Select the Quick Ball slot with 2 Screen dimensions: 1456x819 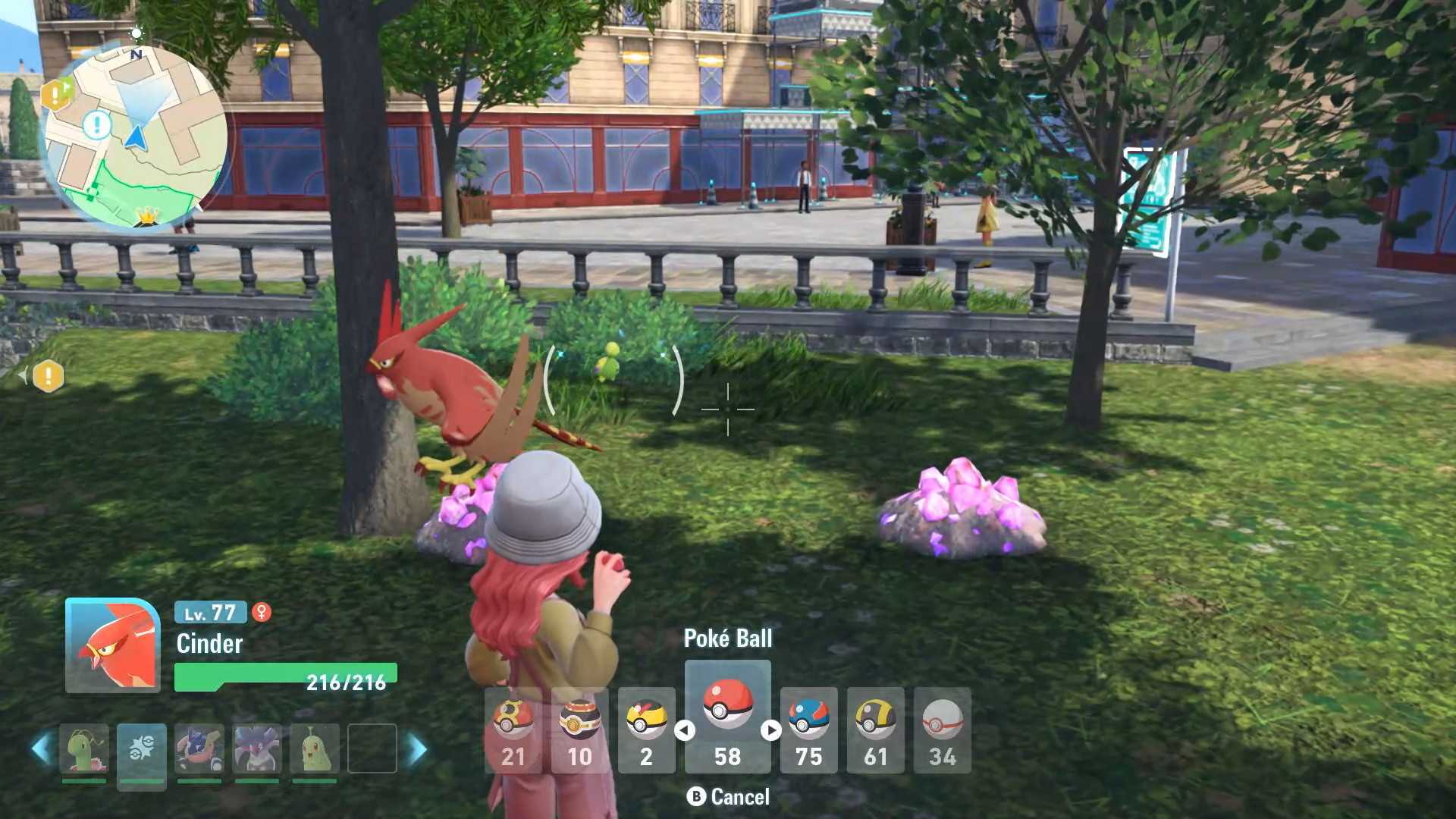tap(646, 730)
